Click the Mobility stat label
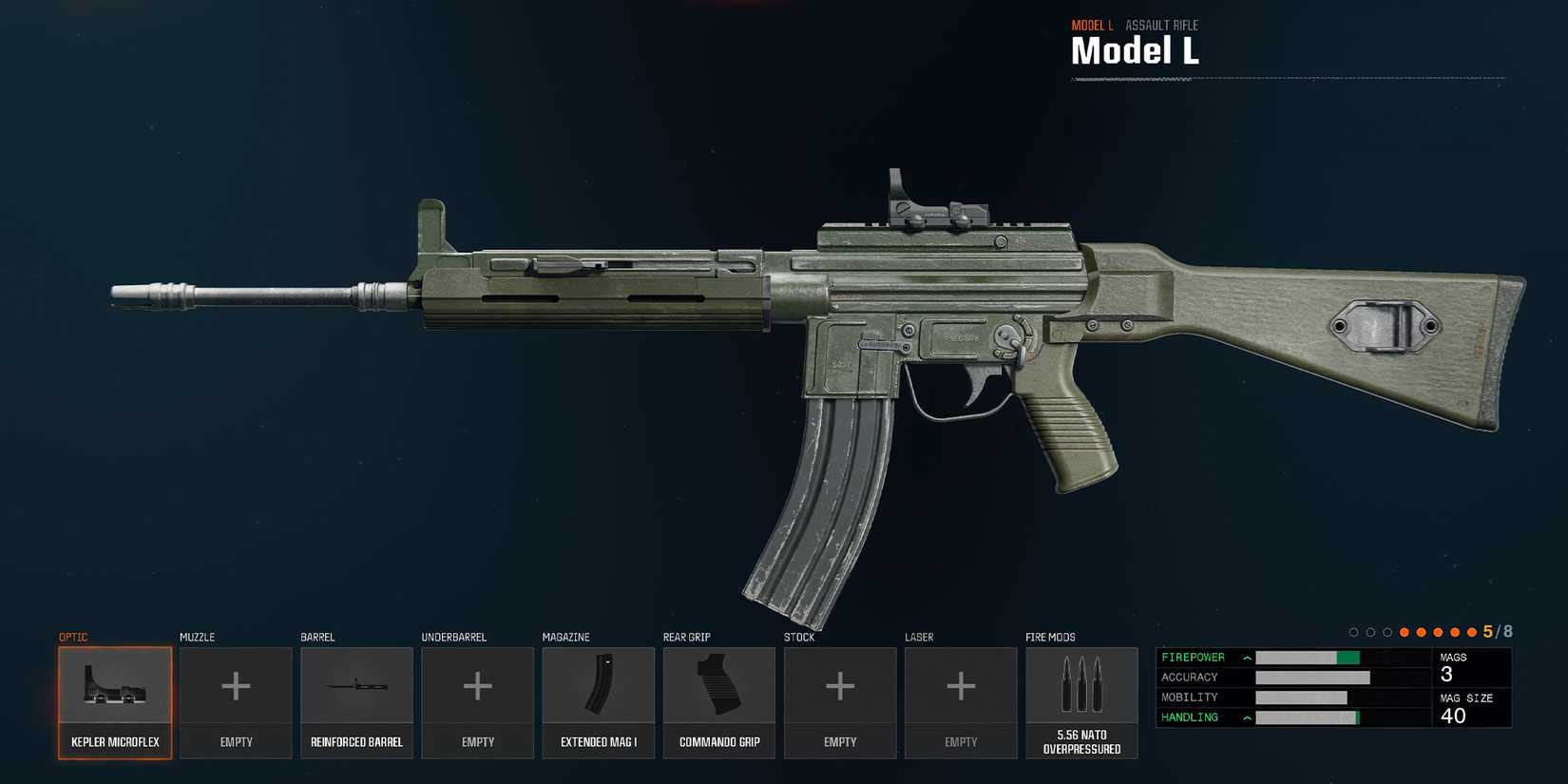 point(1189,697)
